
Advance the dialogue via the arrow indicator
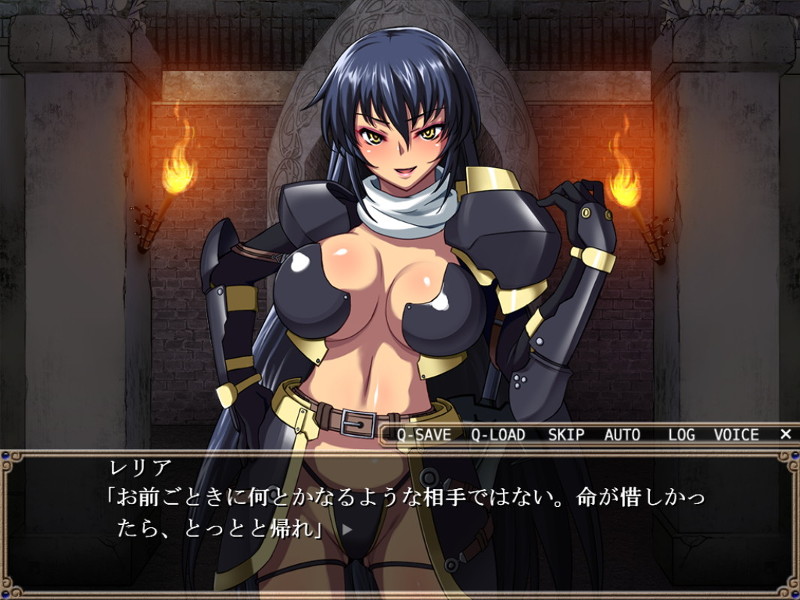coord(347,529)
